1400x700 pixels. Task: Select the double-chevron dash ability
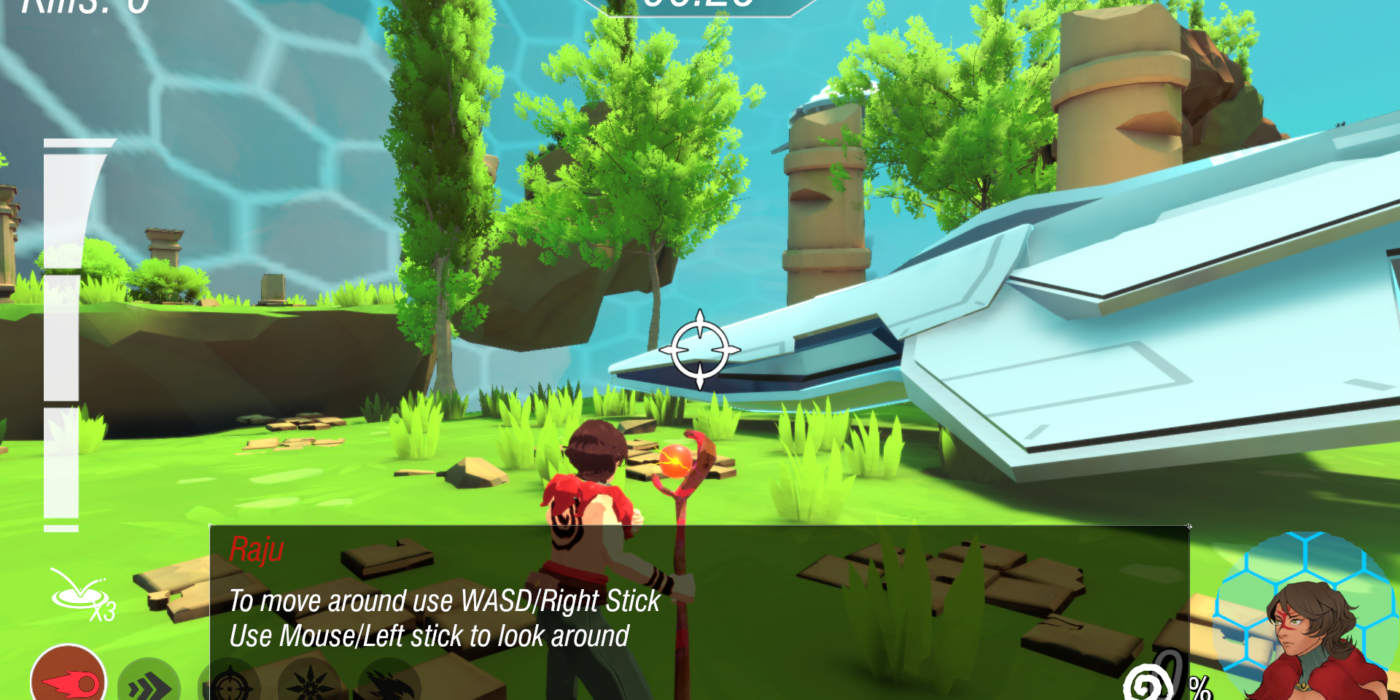click(149, 685)
